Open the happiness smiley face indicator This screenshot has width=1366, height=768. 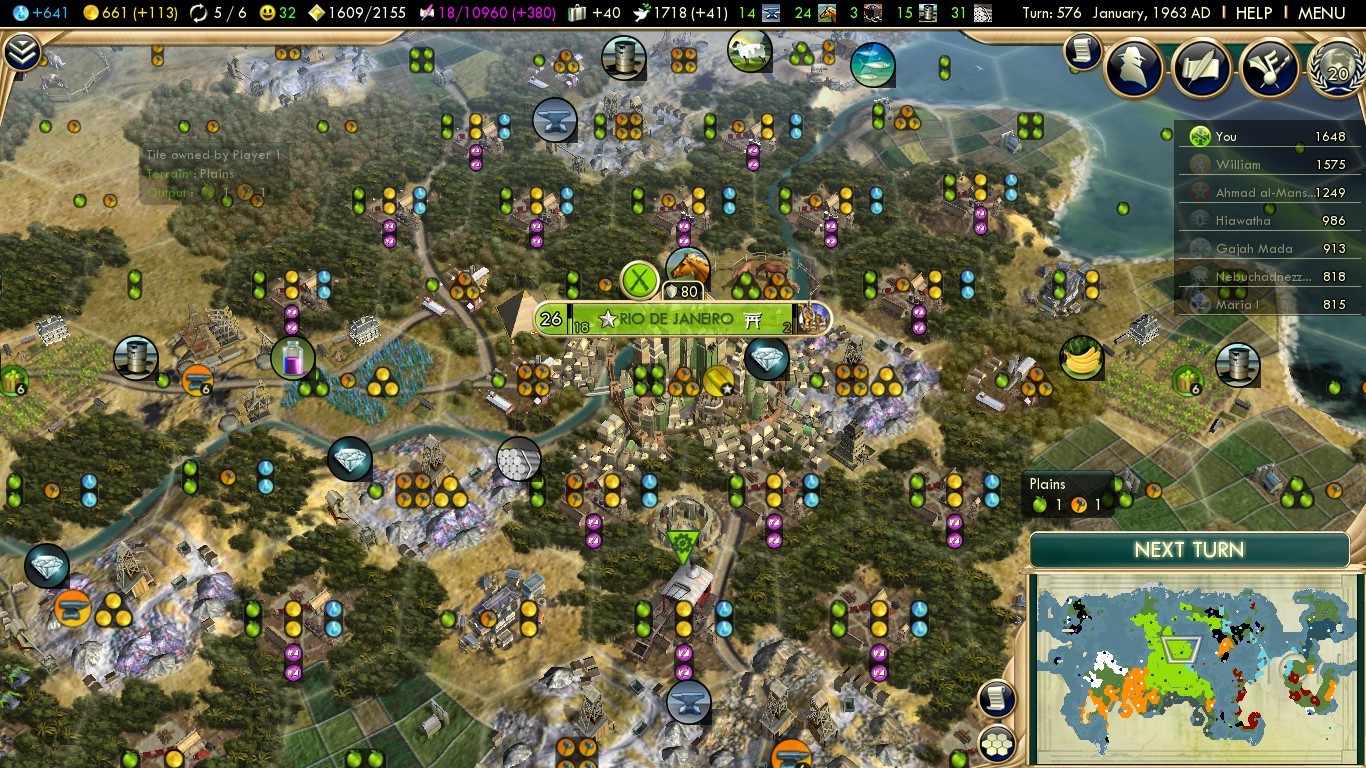pos(279,13)
